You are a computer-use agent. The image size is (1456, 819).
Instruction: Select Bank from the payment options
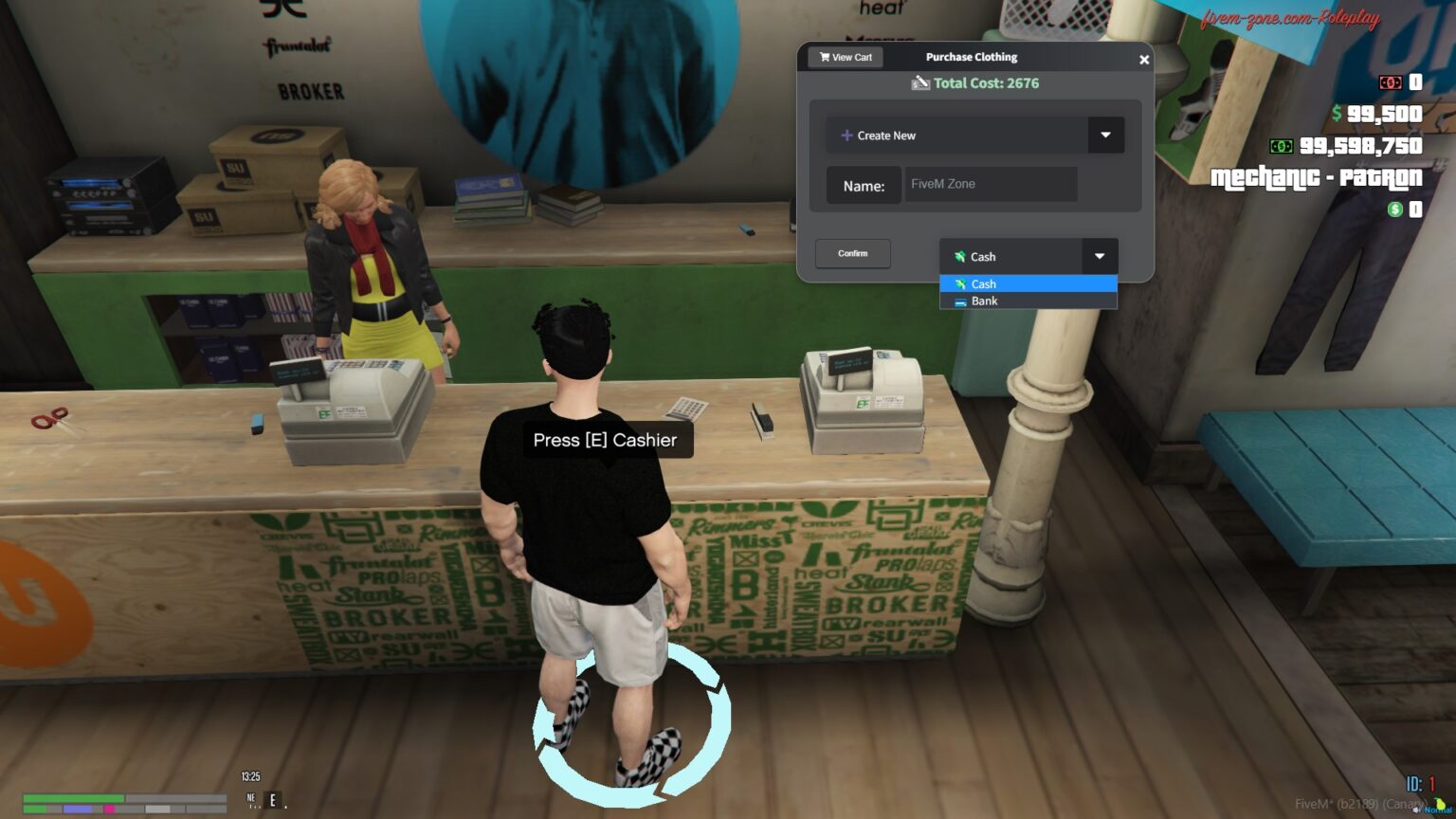point(984,300)
